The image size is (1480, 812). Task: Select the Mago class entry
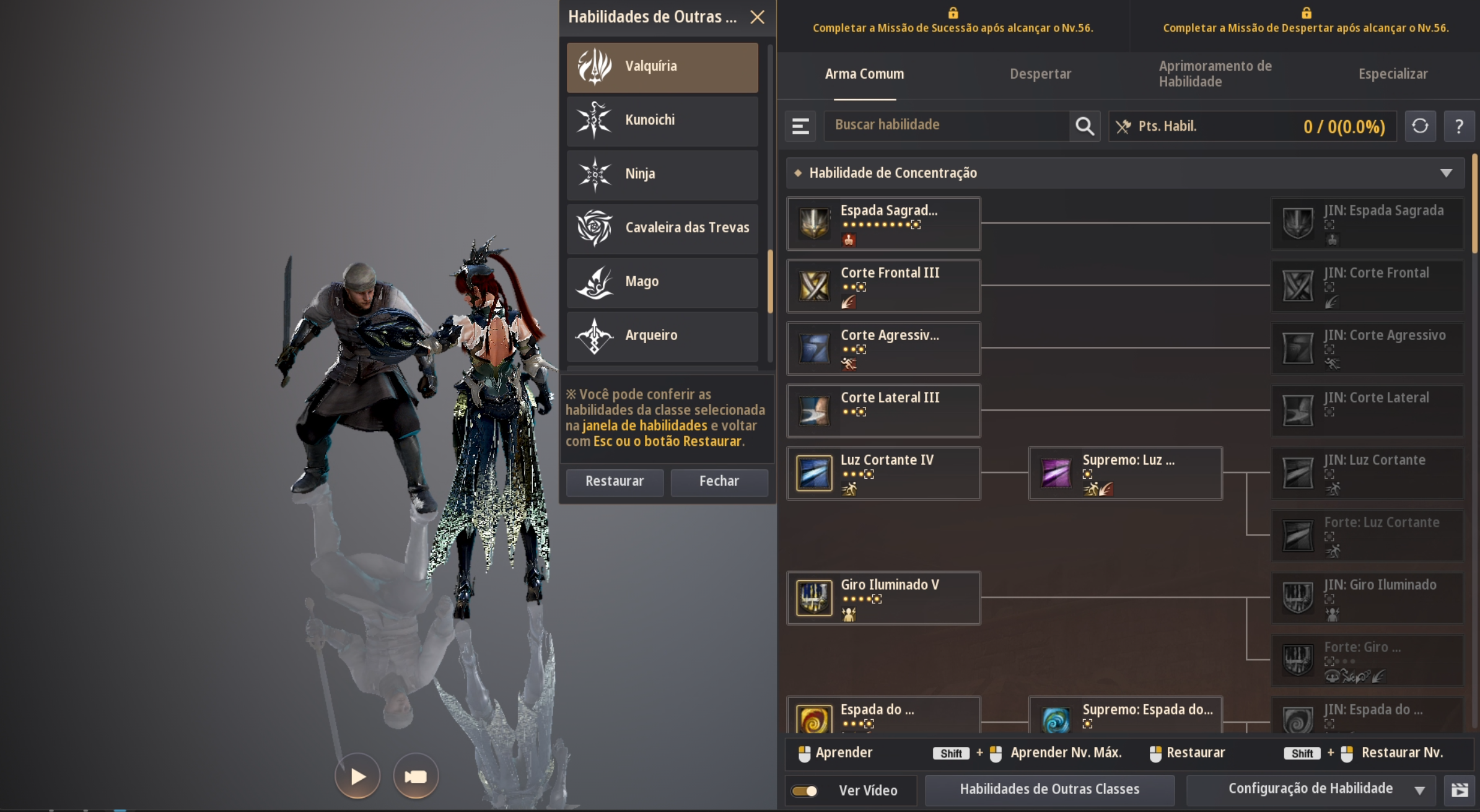(x=662, y=282)
